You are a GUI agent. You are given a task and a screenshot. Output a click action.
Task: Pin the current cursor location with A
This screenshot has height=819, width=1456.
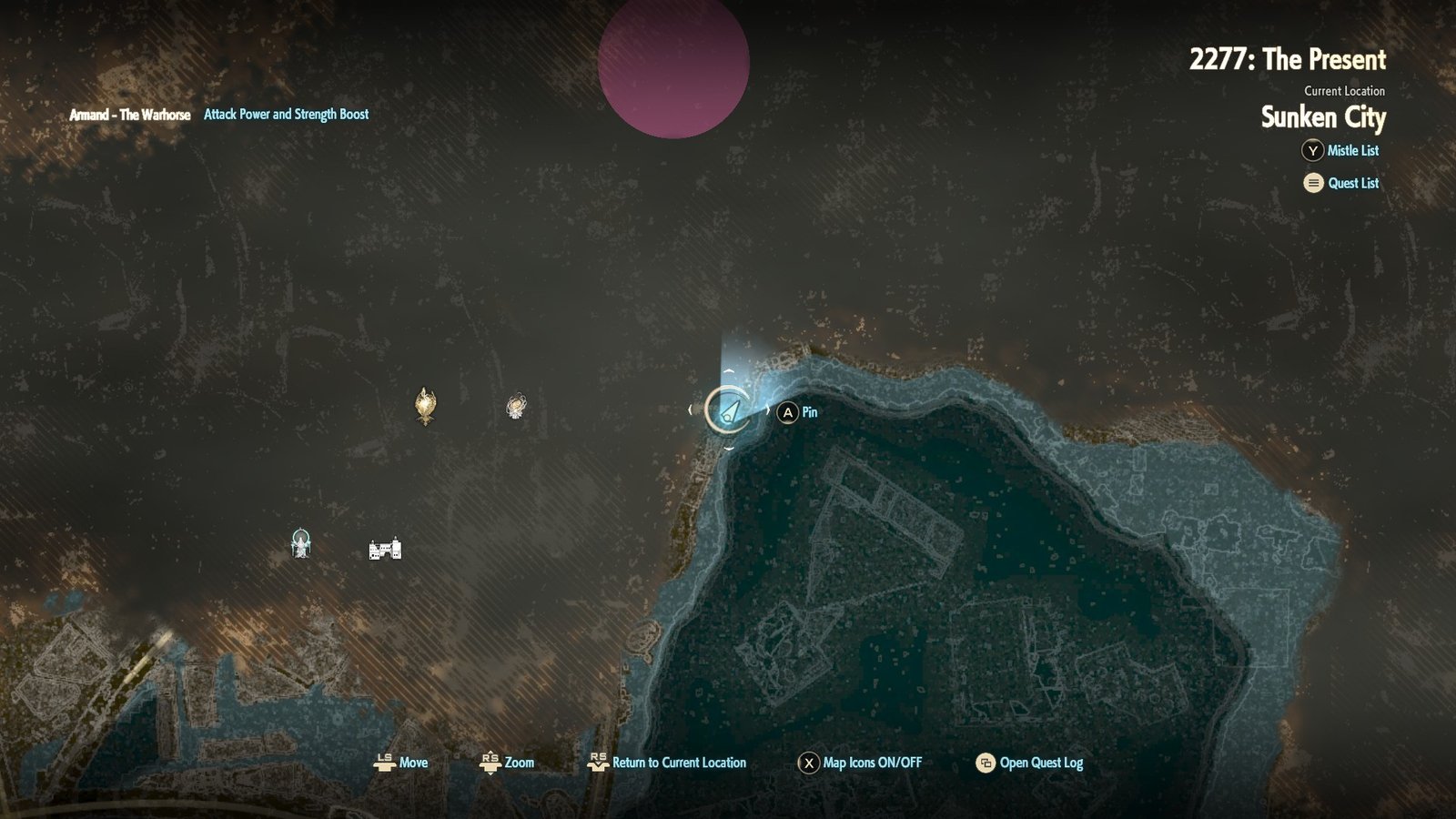click(x=788, y=412)
